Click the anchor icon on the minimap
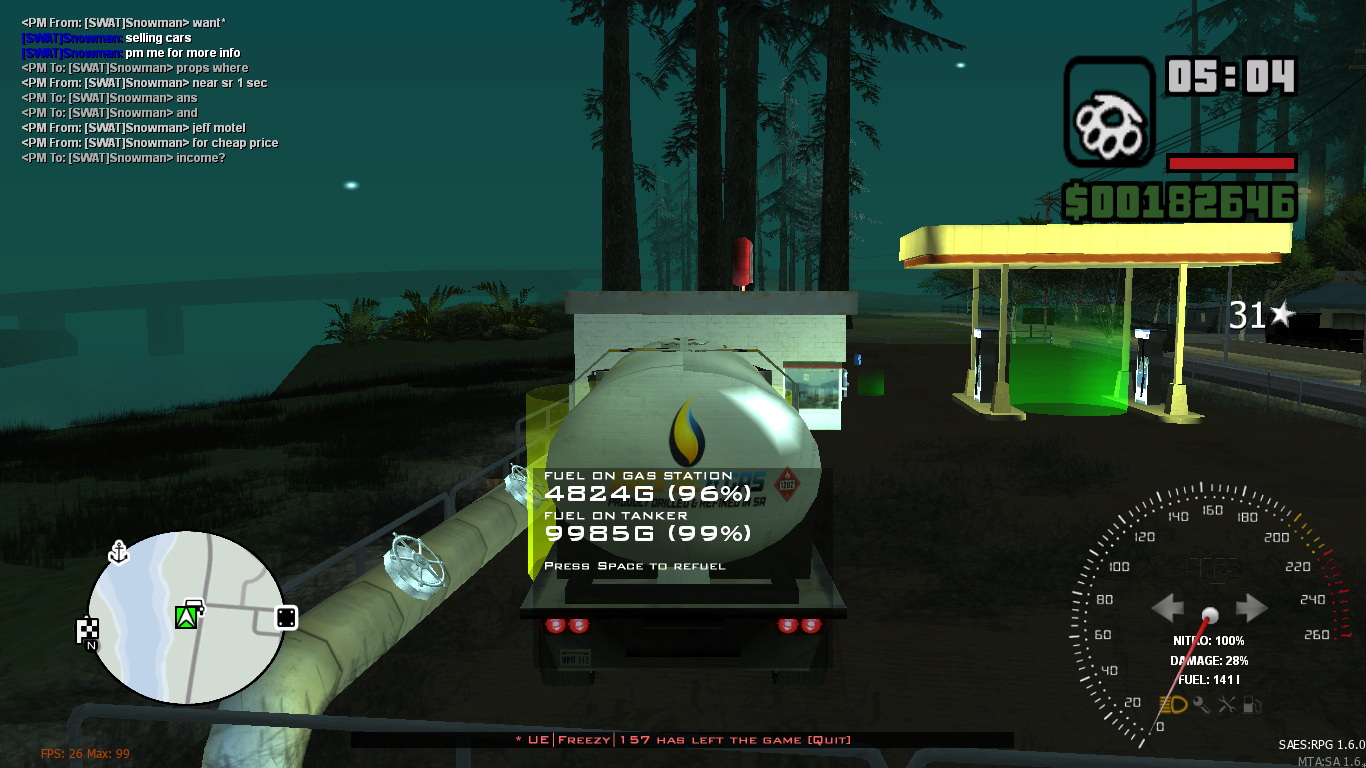This screenshot has width=1366, height=768. pos(119,552)
